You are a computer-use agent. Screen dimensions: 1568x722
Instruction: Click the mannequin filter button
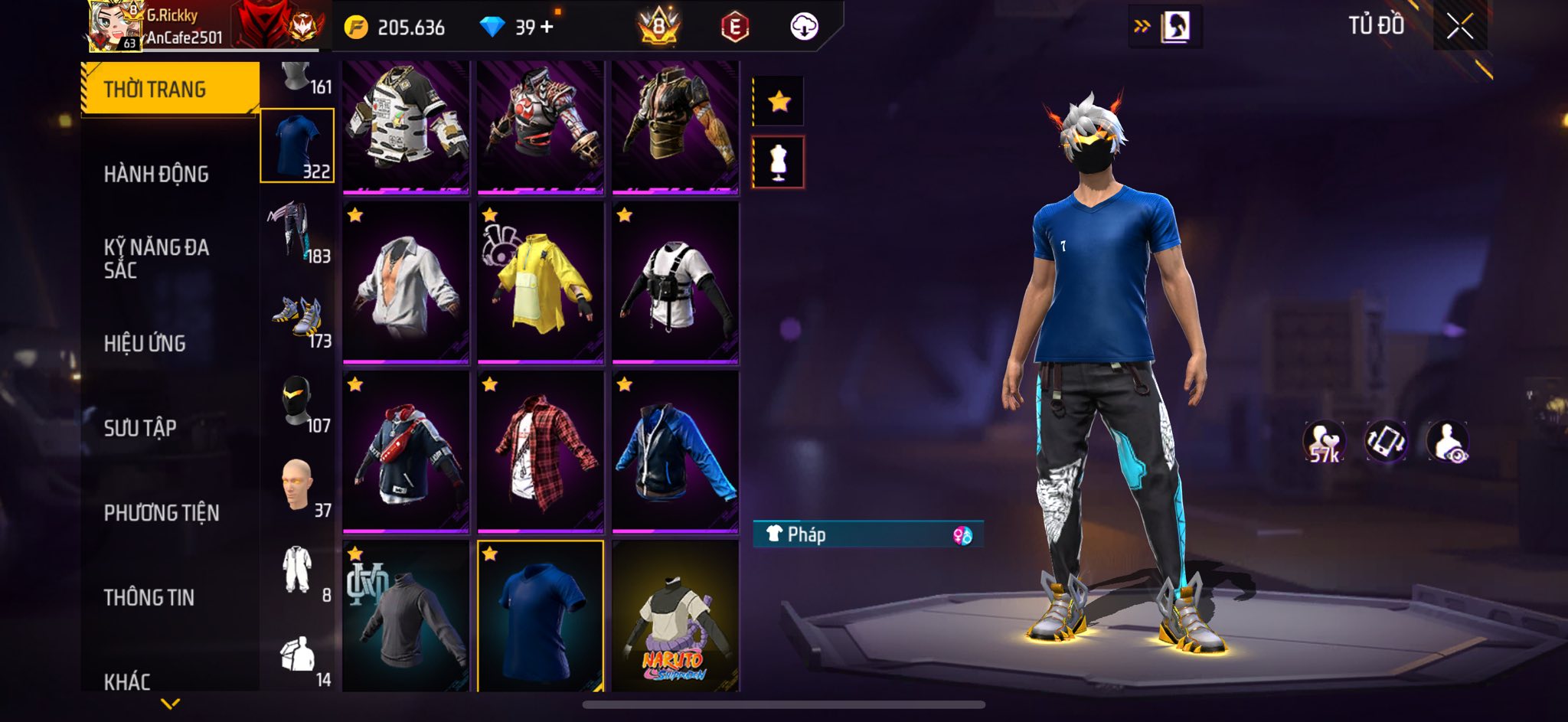[779, 162]
